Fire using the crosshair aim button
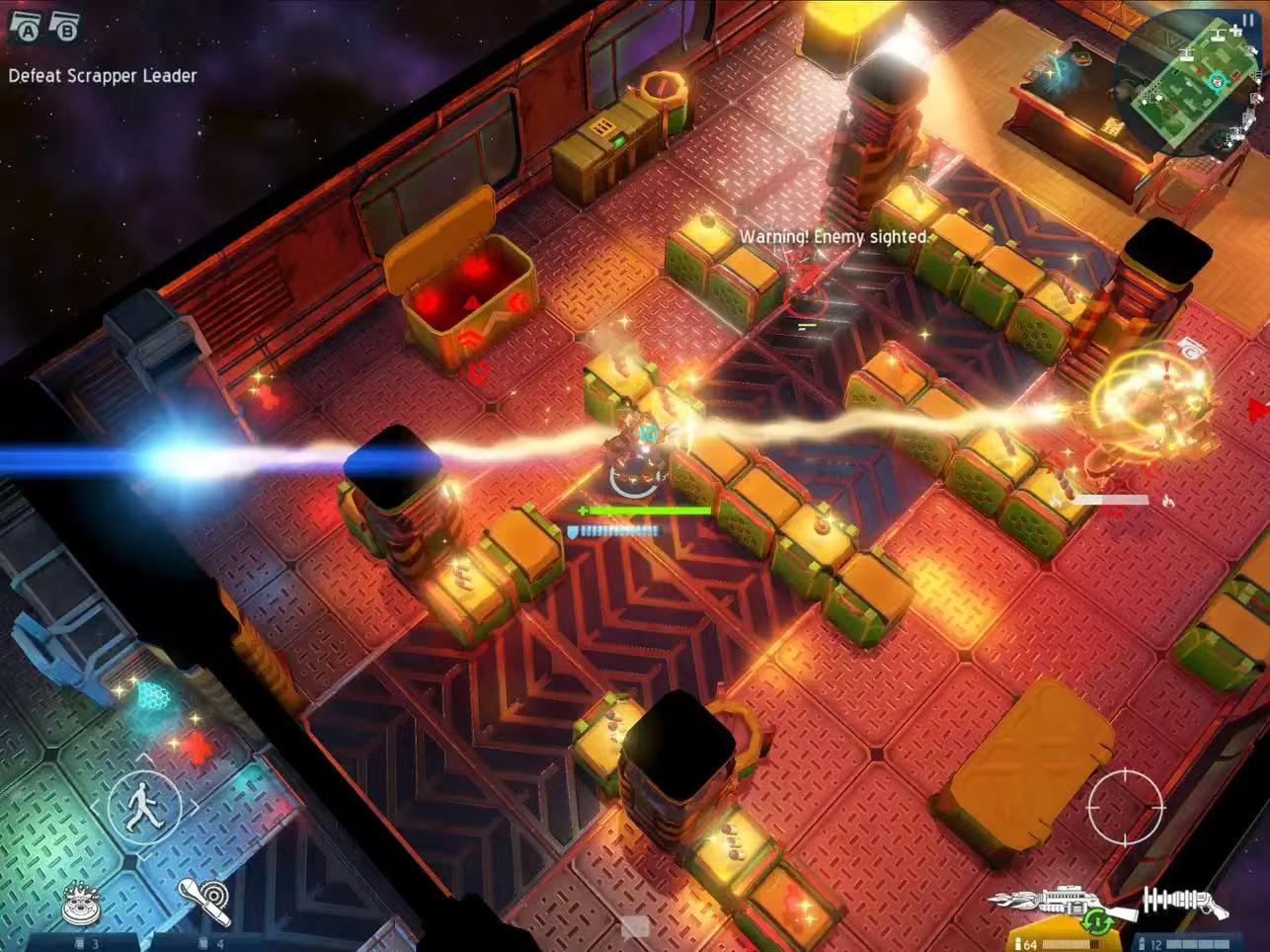This screenshot has width=1270, height=952. pyautogui.click(x=1124, y=805)
